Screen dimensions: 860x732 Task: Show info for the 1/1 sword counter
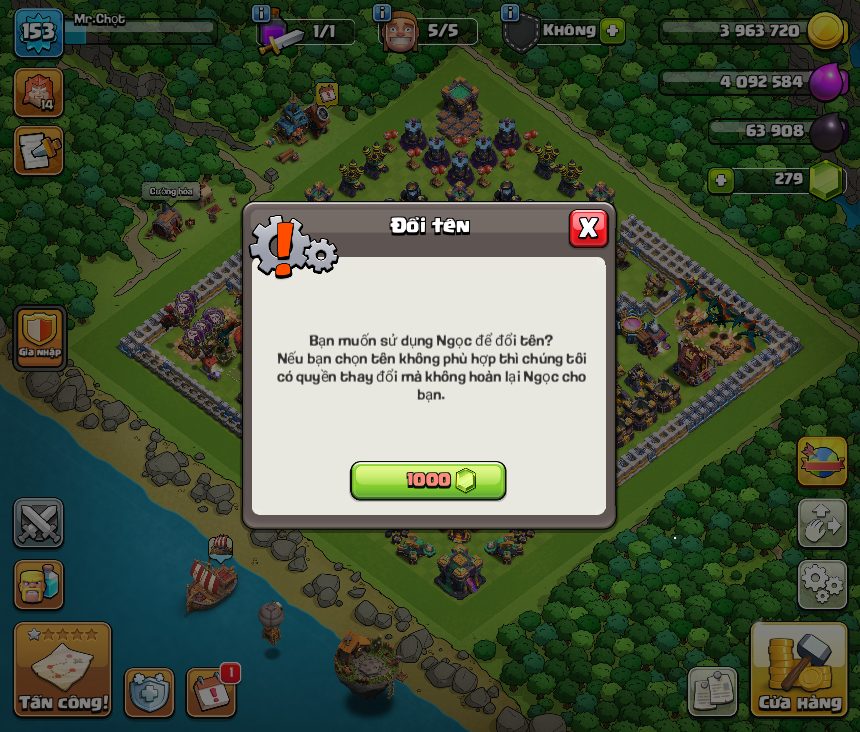(x=261, y=13)
